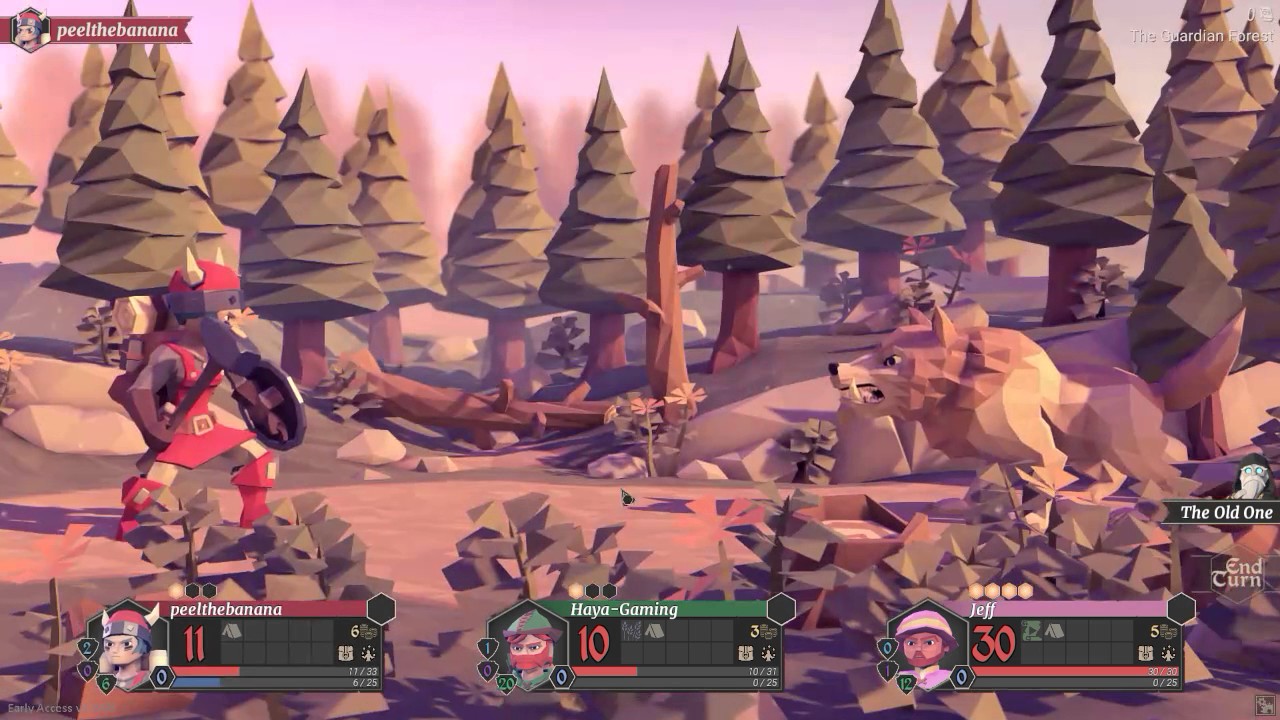
Task: Open Haya-Gaming's character stats sheet
Action: [768, 653]
